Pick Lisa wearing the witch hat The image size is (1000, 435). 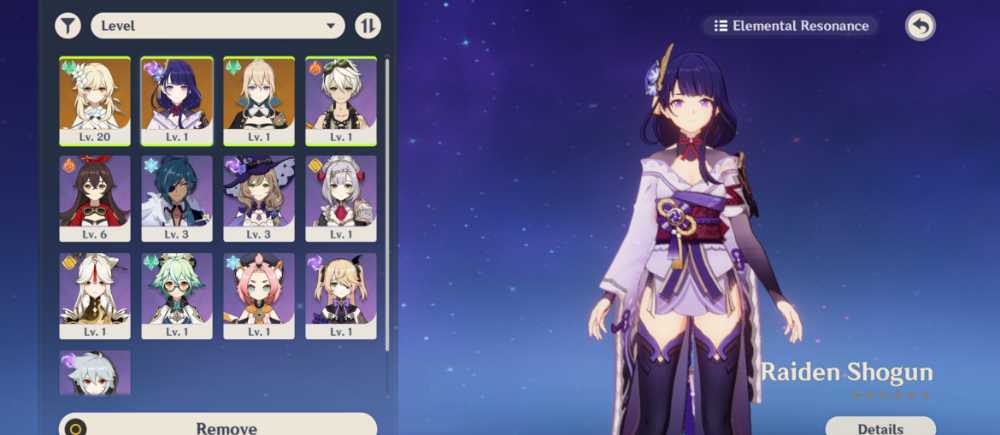tap(259, 198)
